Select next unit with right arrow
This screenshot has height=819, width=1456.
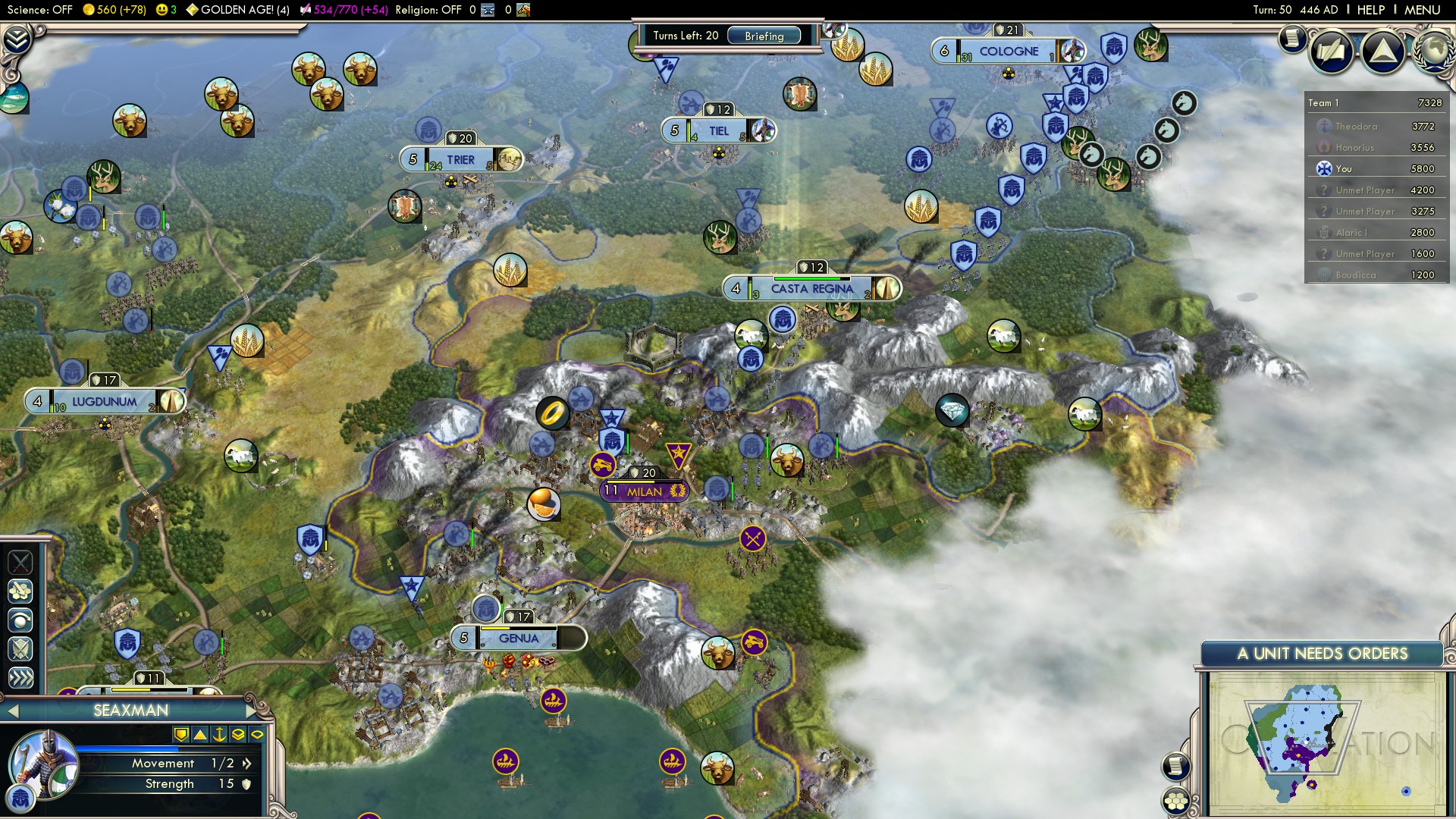click(252, 711)
